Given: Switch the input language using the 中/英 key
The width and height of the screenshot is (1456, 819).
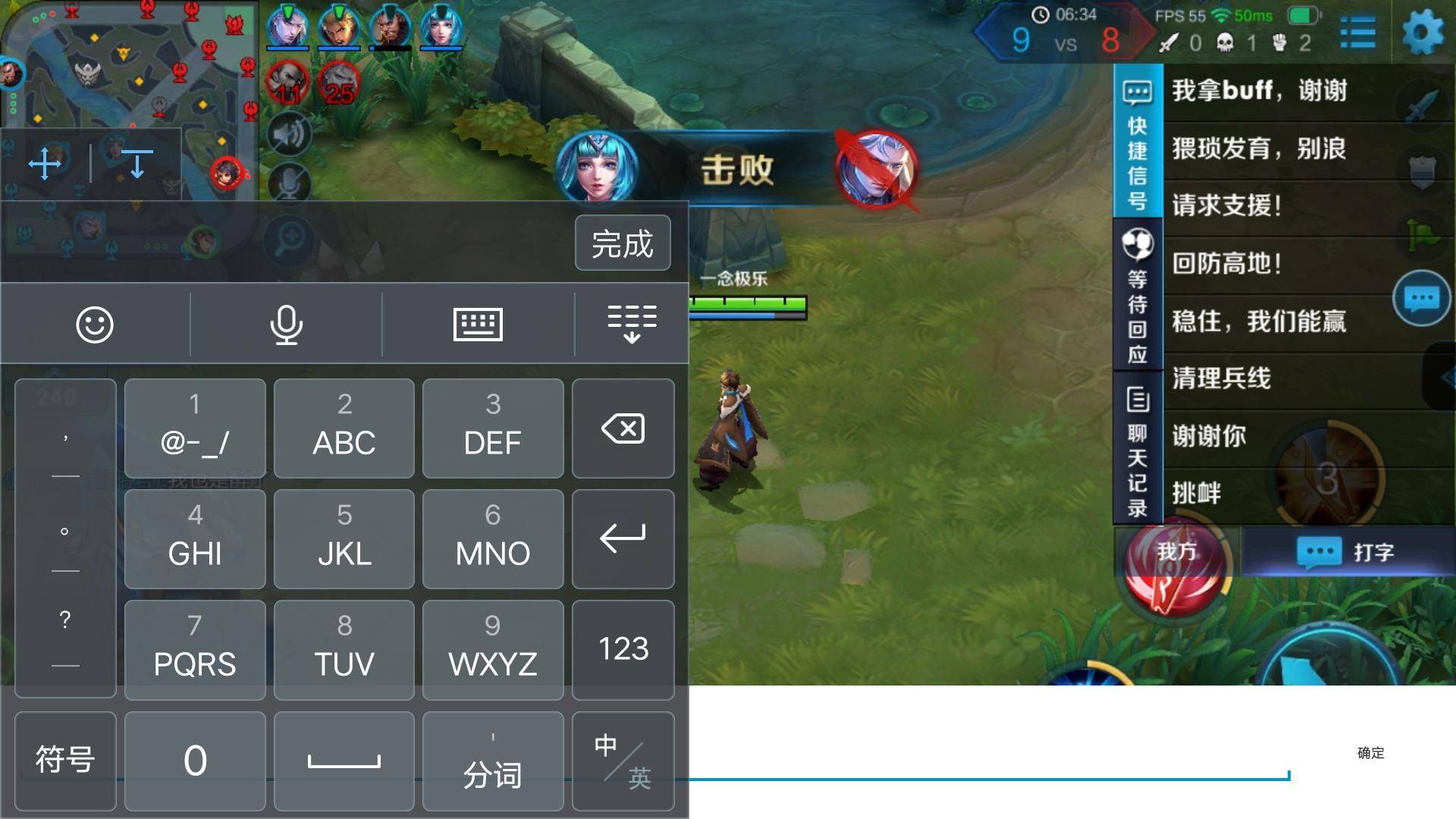Looking at the screenshot, I should 622,761.
